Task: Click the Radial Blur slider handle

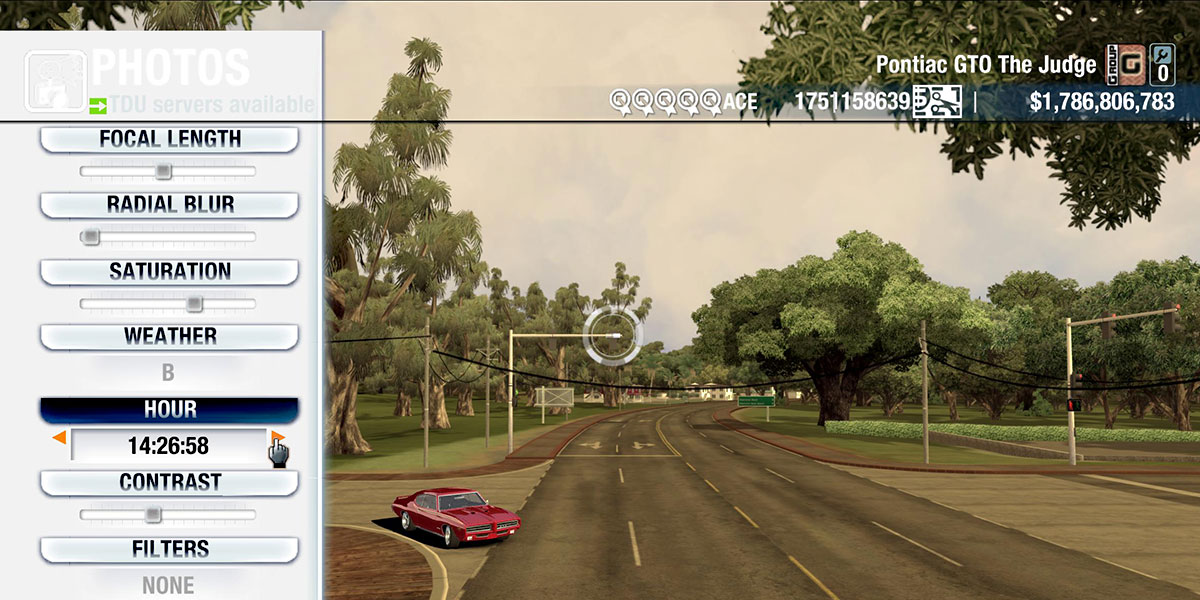Action: [x=90, y=237]
